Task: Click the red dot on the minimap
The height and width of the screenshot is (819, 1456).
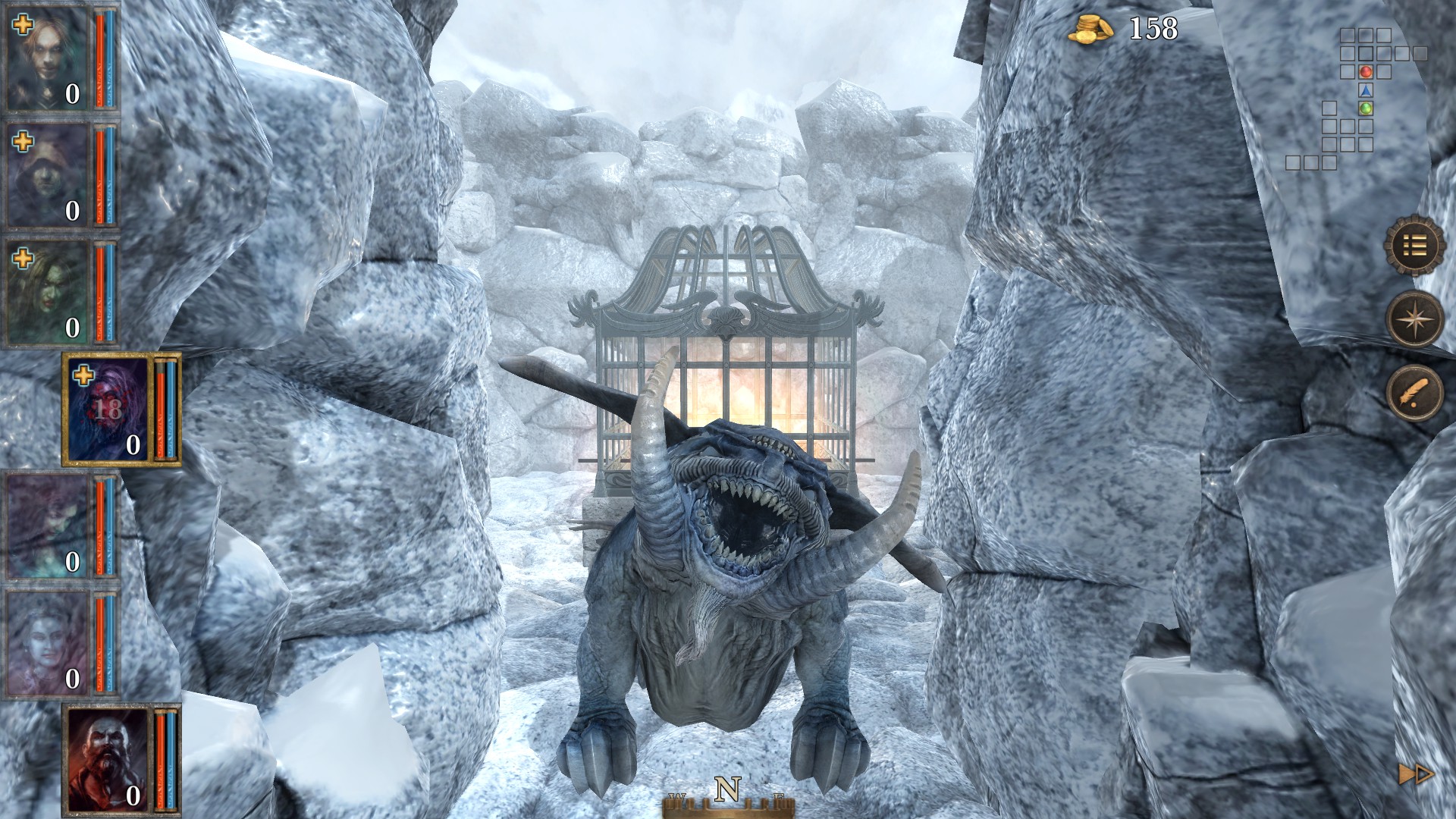Action: click(x=1365, y=72)
